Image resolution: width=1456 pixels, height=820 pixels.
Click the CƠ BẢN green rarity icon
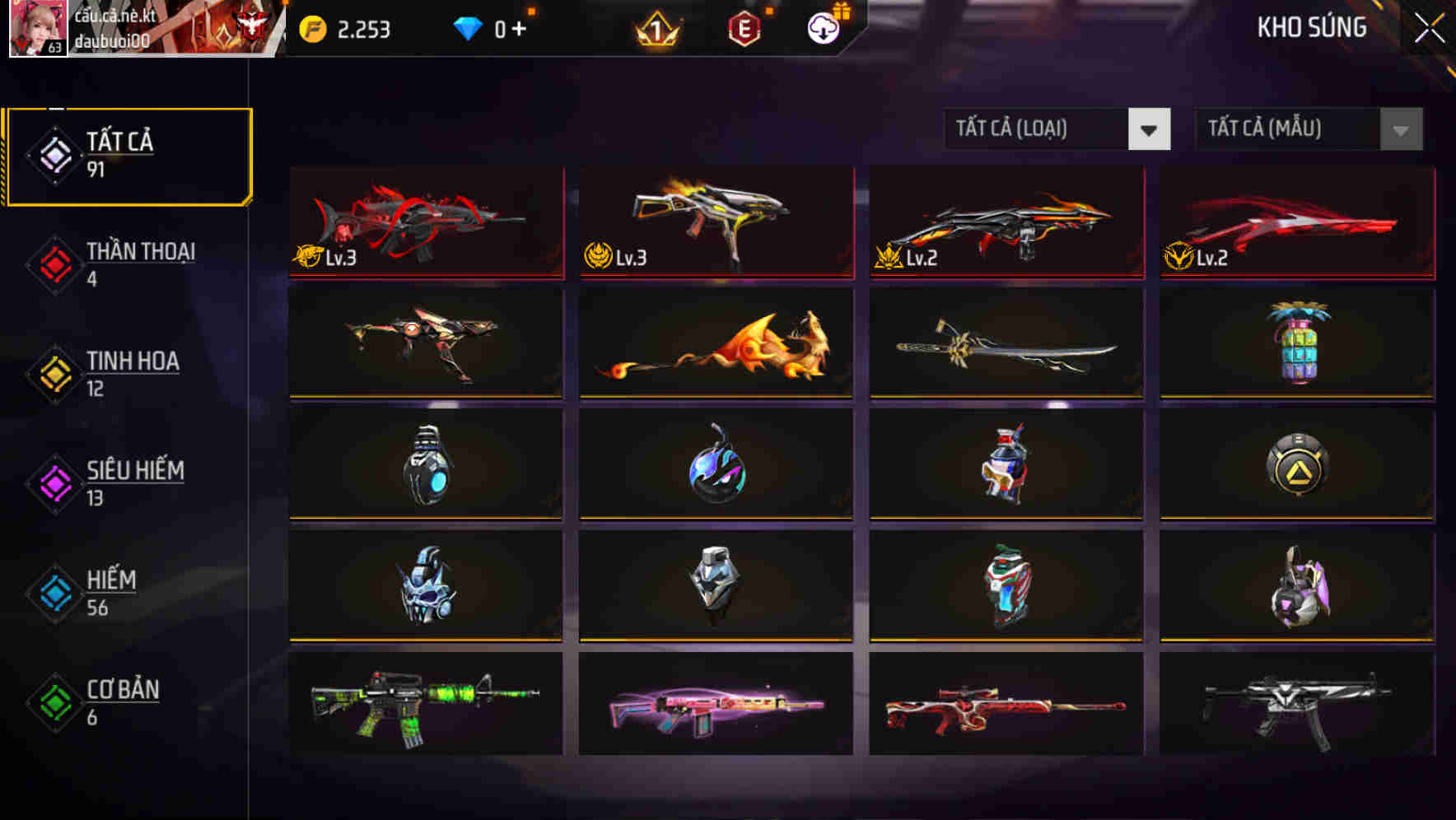54,703
